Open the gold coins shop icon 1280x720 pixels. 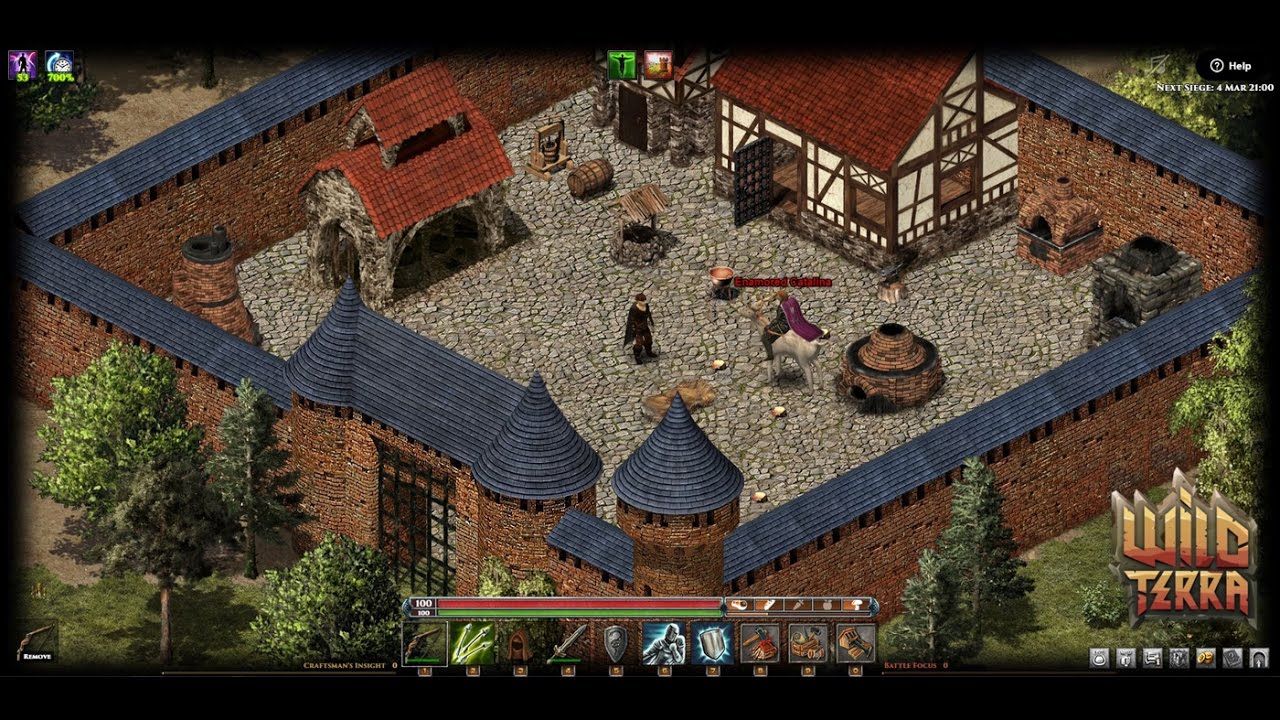[1206, 658]
